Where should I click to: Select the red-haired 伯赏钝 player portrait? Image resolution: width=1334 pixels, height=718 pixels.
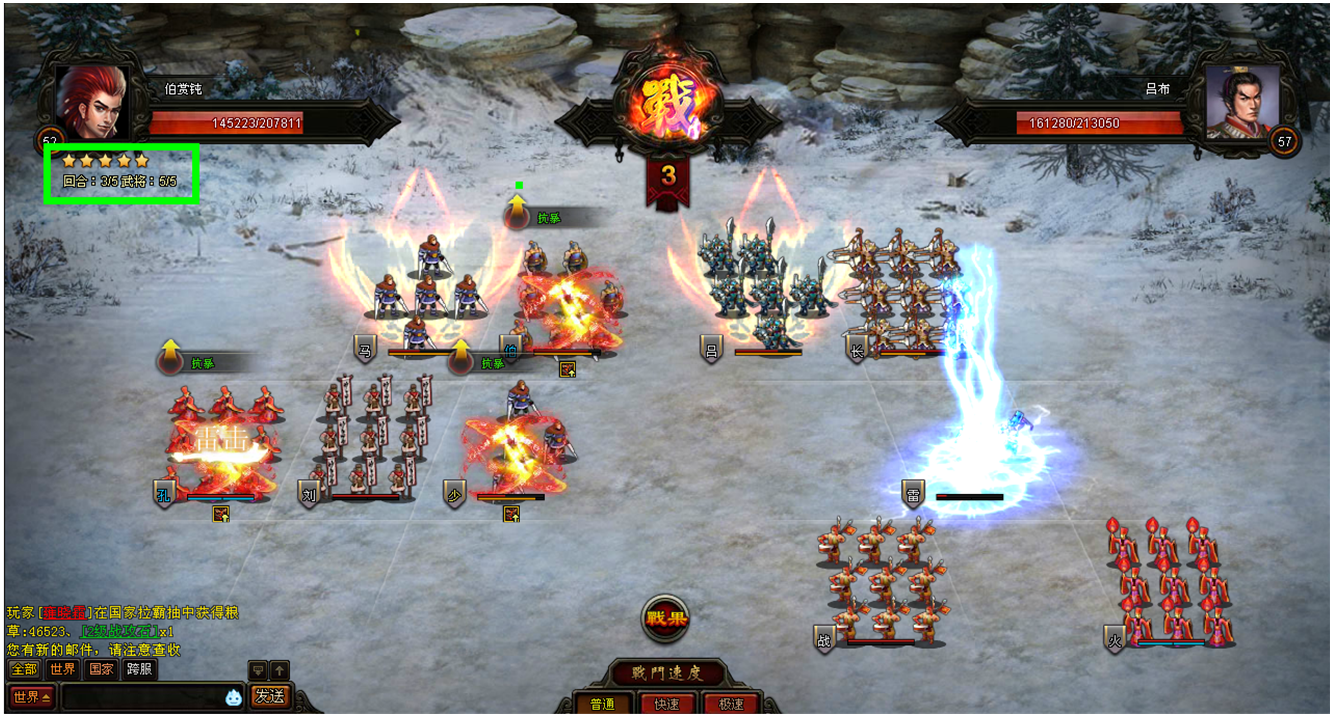[x=92, y=101]
